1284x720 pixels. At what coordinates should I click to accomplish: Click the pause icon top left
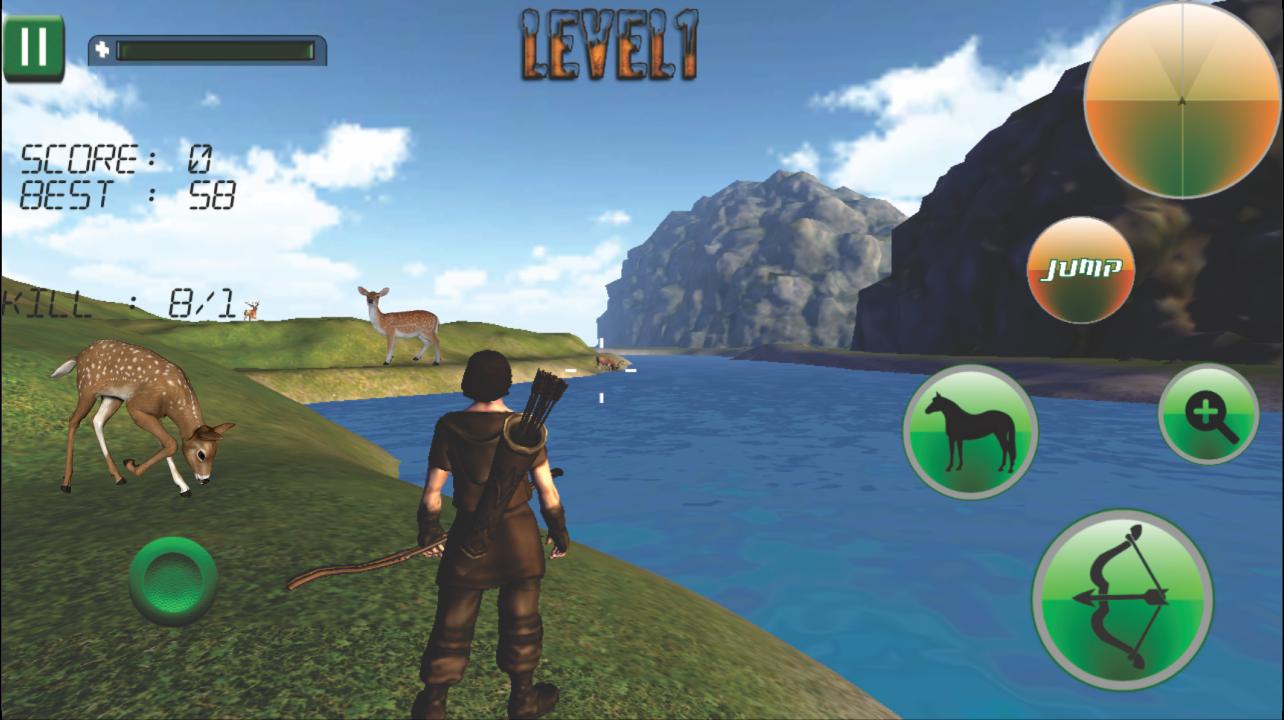point(34,45)
